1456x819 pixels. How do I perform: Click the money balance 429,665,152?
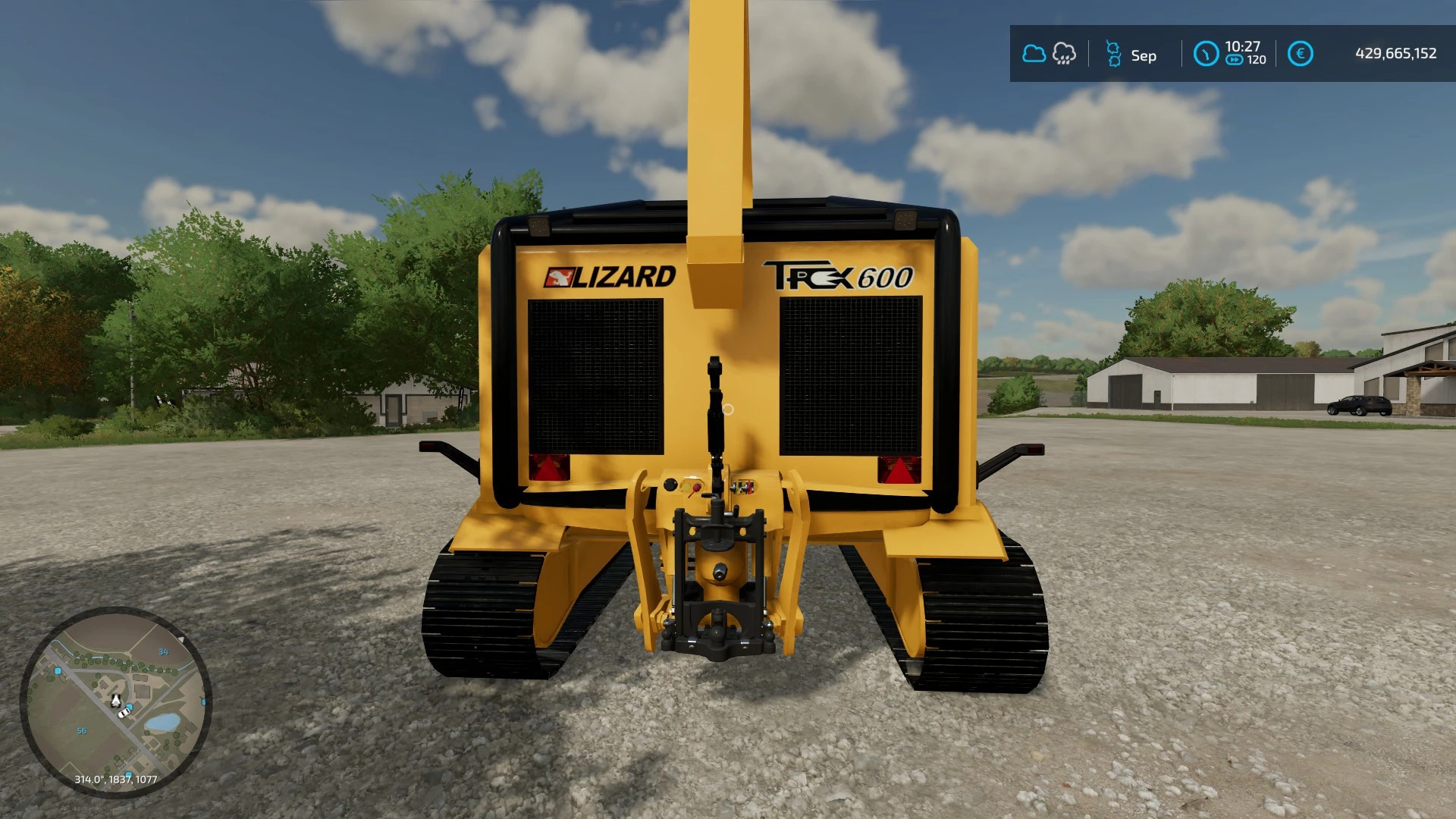click(1395, 53)
